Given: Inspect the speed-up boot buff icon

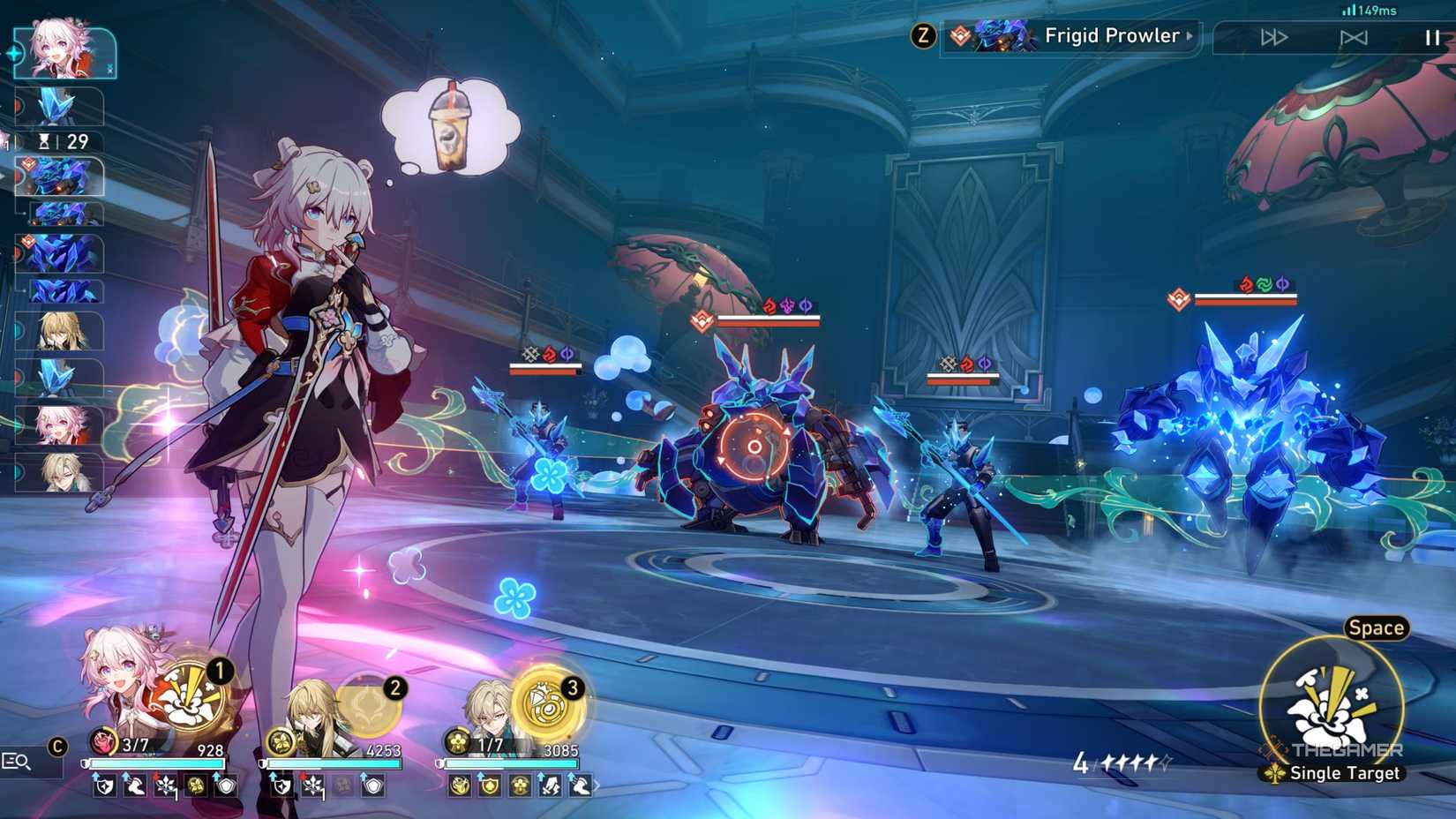Looking at the screenshot, I should tap(135, 785).
